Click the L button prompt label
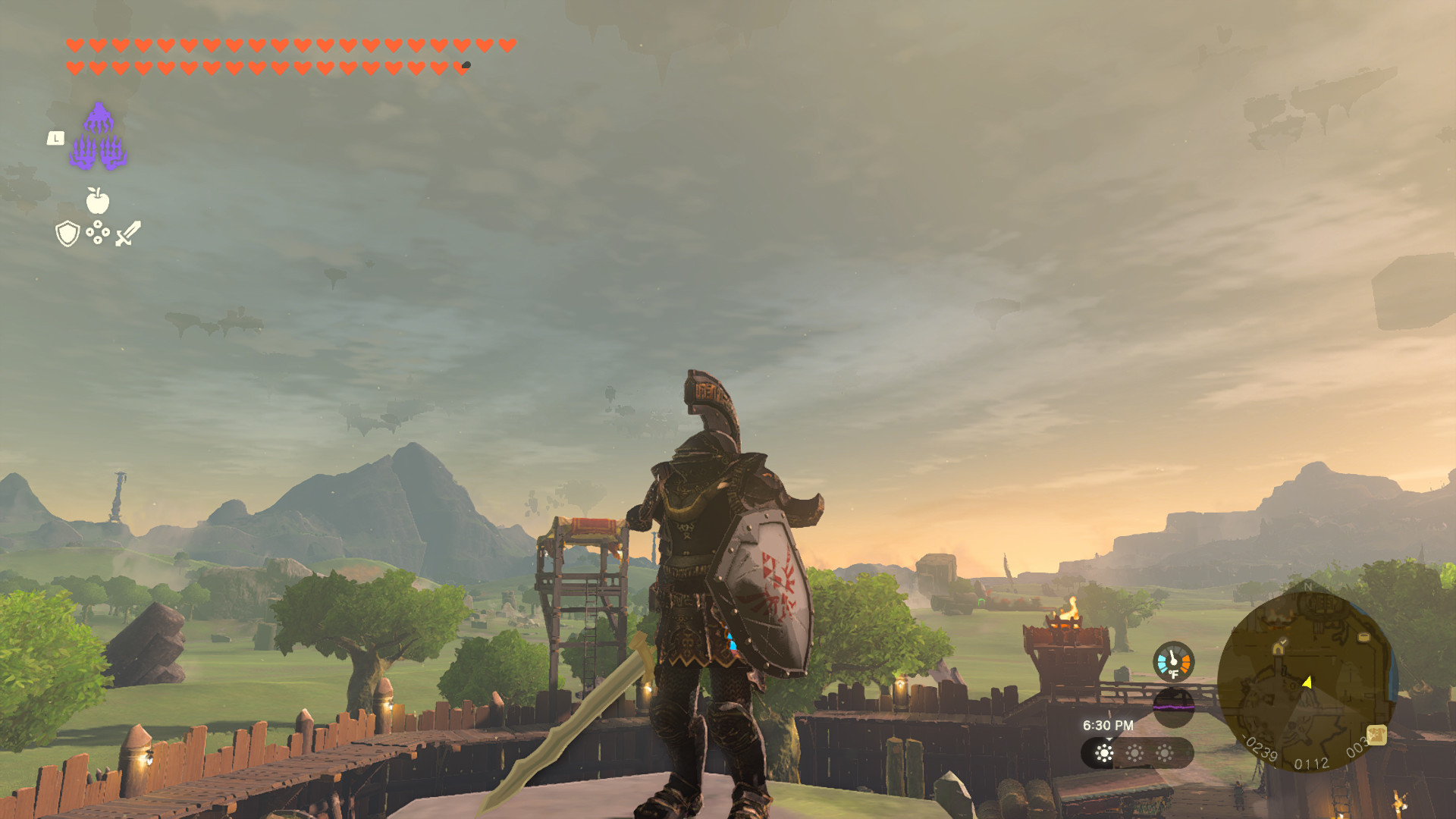 coord(56,138)
